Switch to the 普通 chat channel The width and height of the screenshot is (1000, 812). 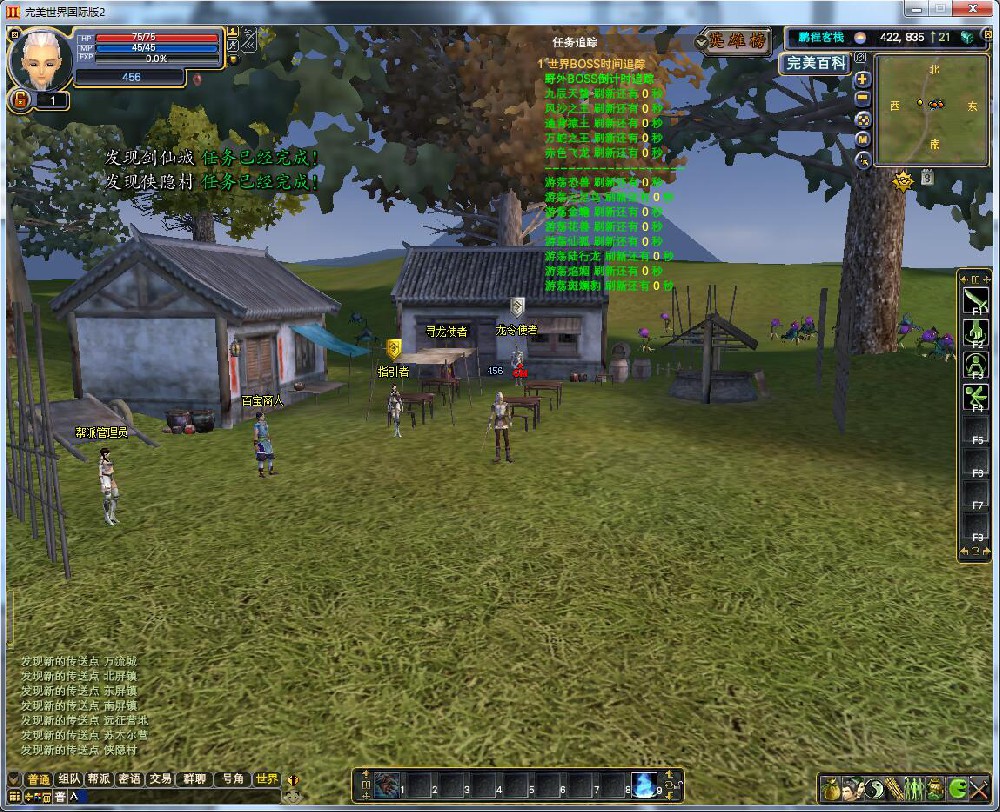tap(39, 779)
